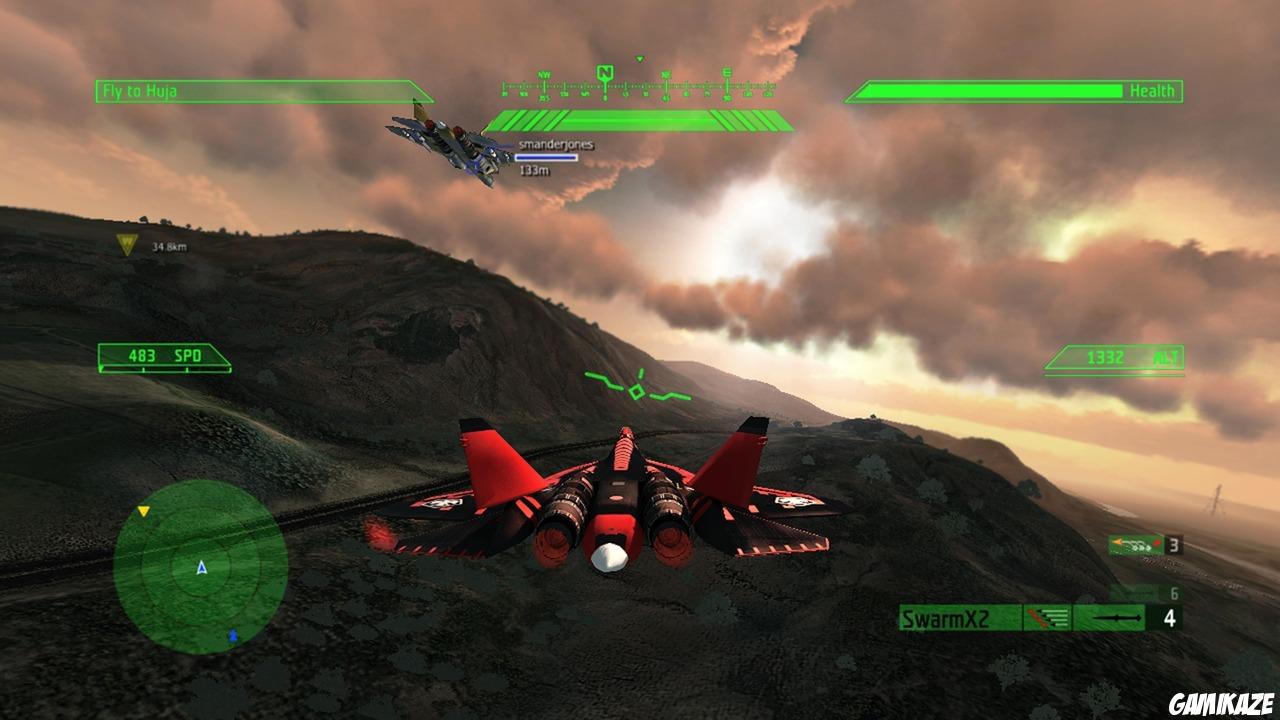The height and width of the screenshot is (720, 1280).
Task: Click the 133m distance tag under smanderjones
Action: (537, 168)
